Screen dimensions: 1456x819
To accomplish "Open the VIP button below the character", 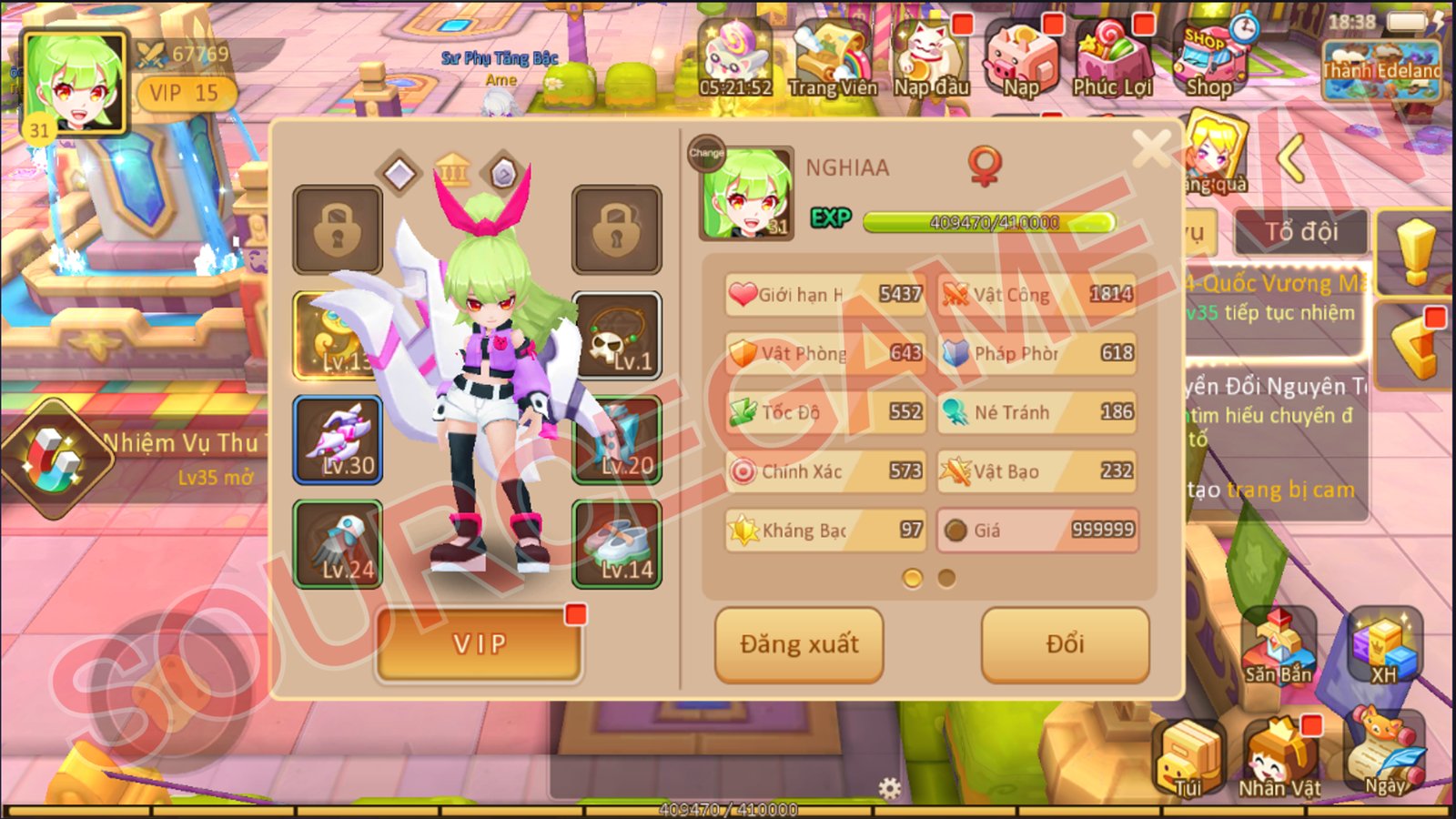I will (x=479, y=644).
